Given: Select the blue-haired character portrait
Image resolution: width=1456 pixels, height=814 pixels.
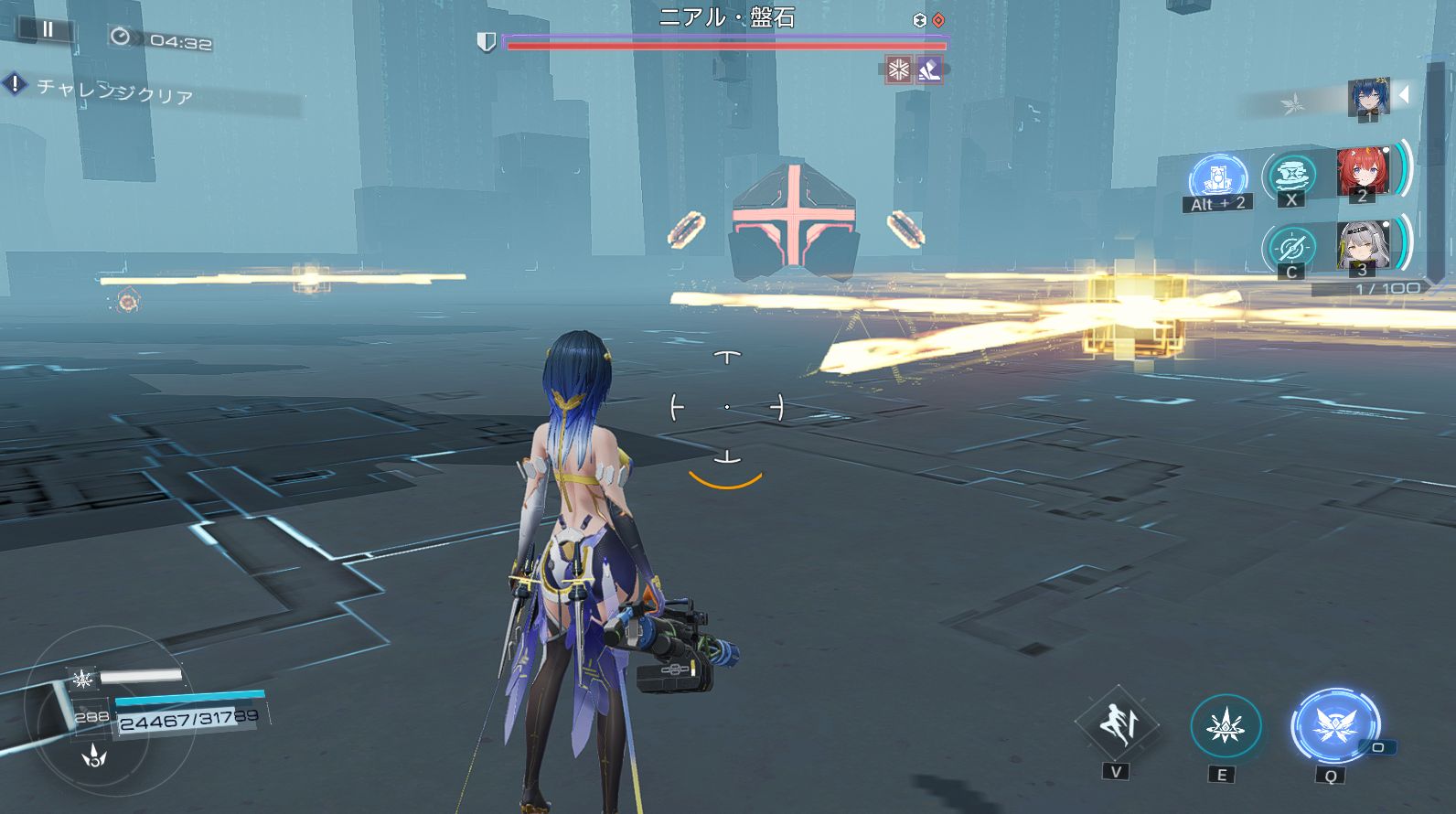Looking at the screenshot, I should point(1368,97).
